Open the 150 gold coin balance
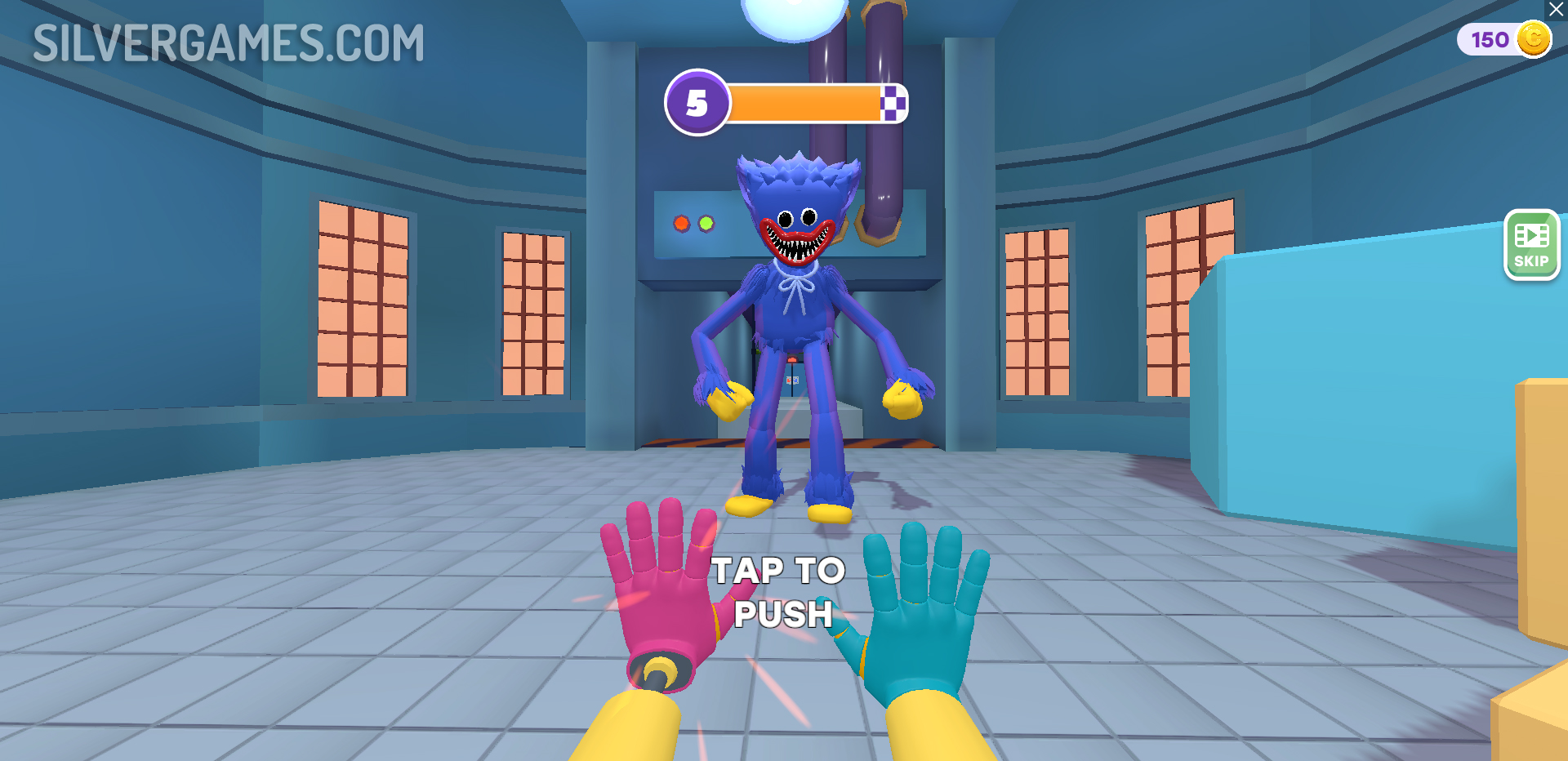1568x761 pixels. click(x=1504, y=39)
